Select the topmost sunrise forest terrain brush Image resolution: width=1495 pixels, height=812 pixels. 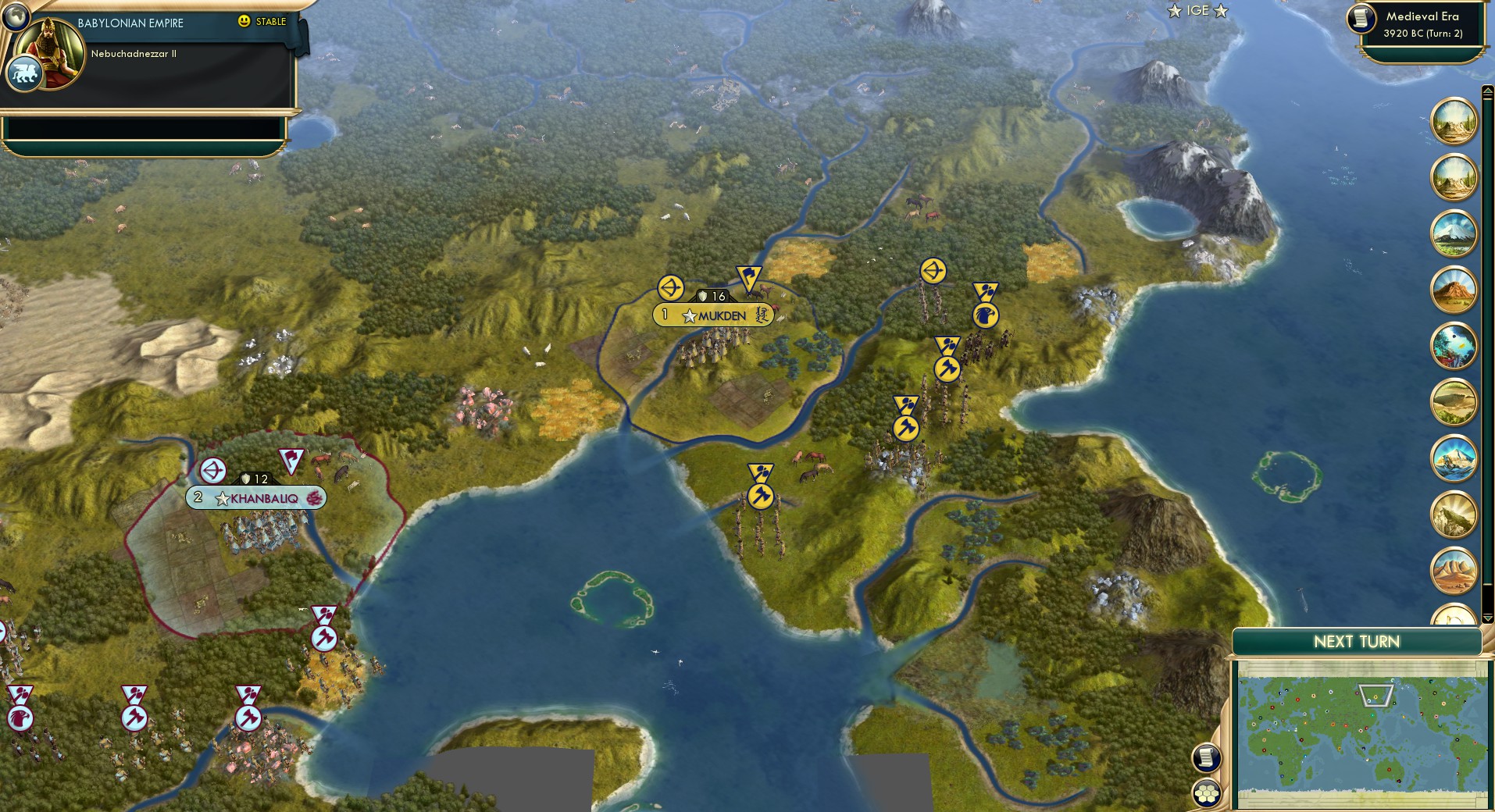[1454, 123]
